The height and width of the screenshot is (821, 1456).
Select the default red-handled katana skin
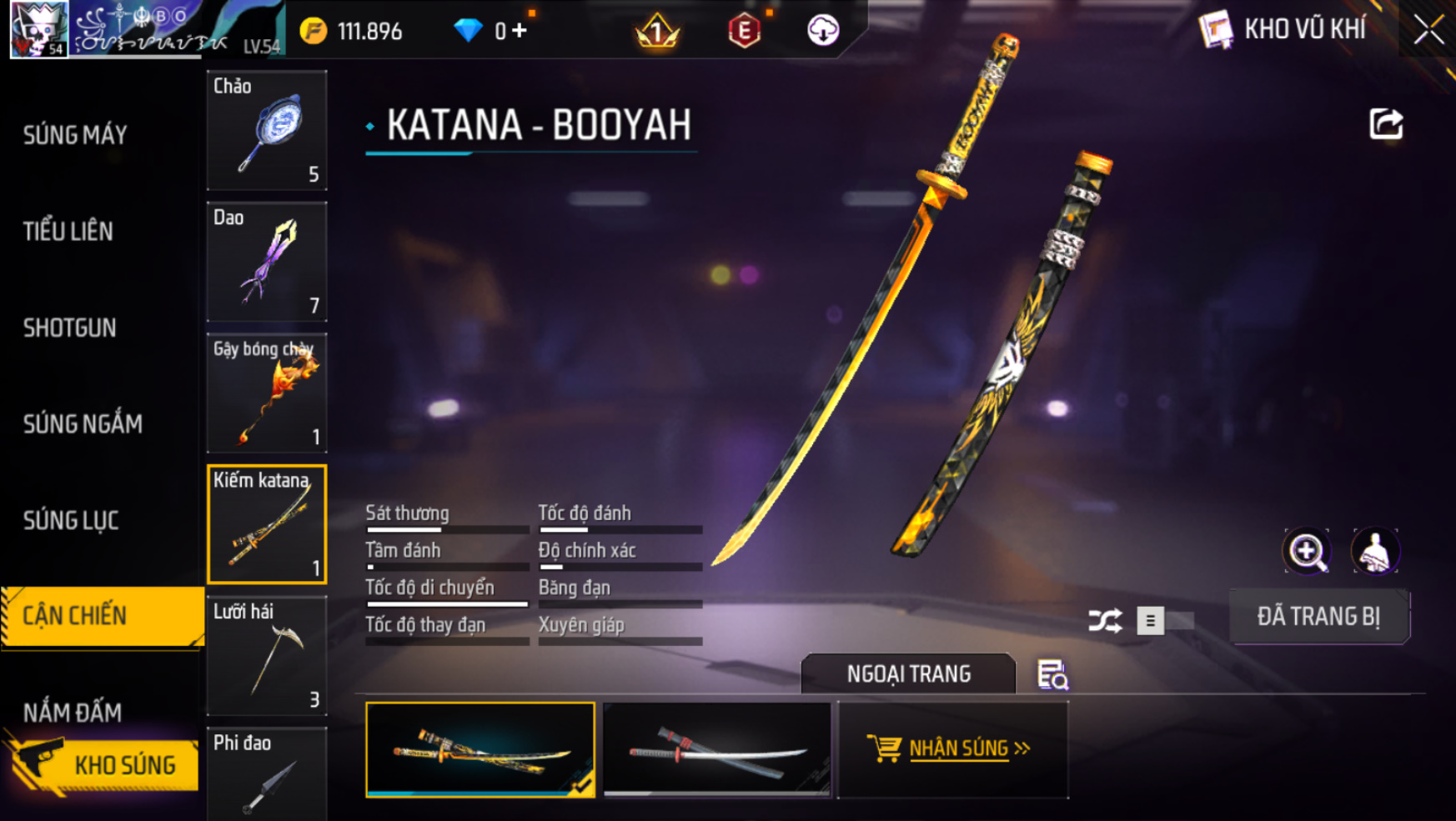(717, 749)
